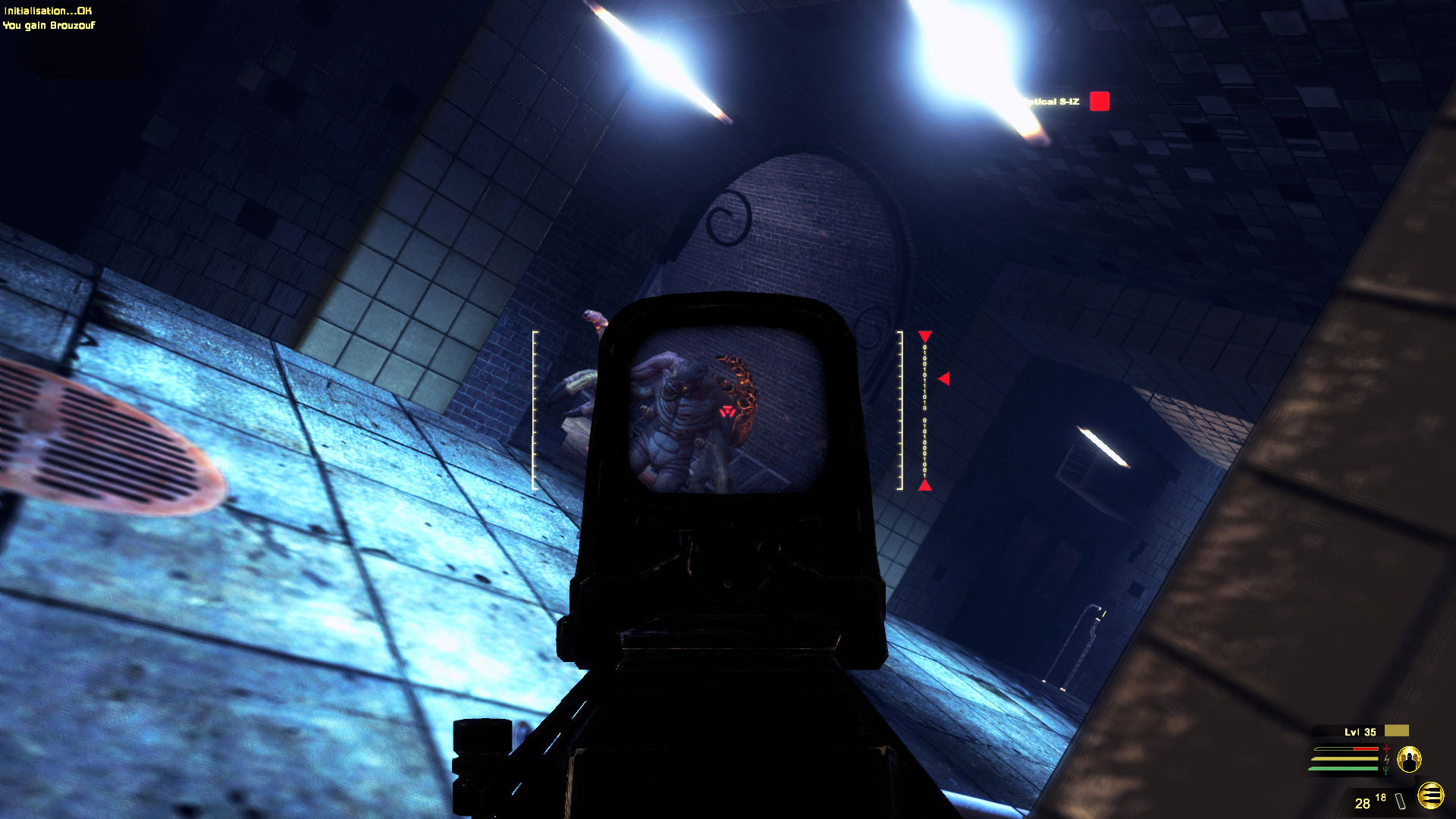Select the red arrow marker right of the scope
Viewport: 1456px width, 819px height.
click(943, 377)
